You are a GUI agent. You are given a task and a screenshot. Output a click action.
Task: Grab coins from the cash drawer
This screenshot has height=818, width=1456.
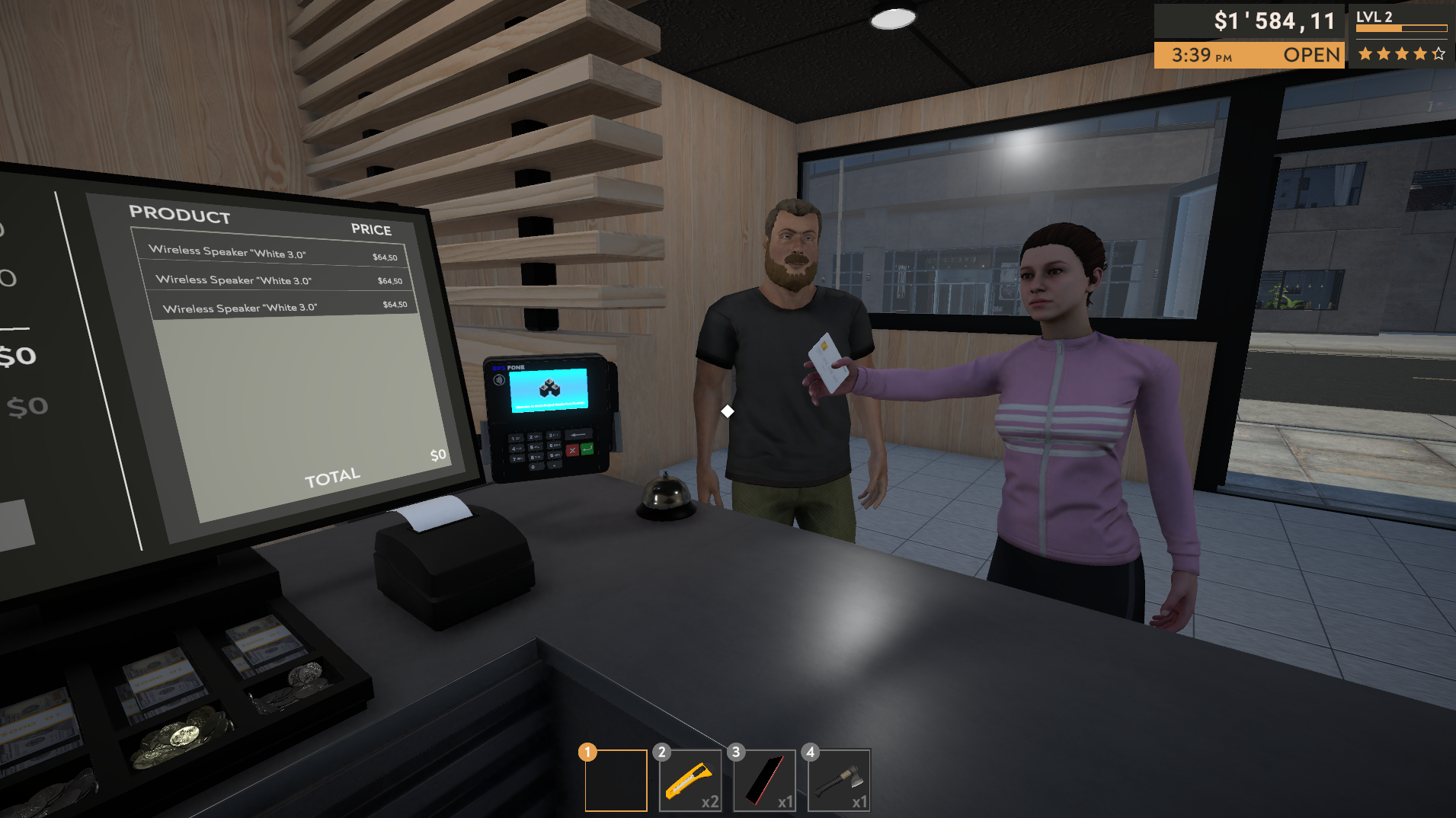click(x=183, y=735)
